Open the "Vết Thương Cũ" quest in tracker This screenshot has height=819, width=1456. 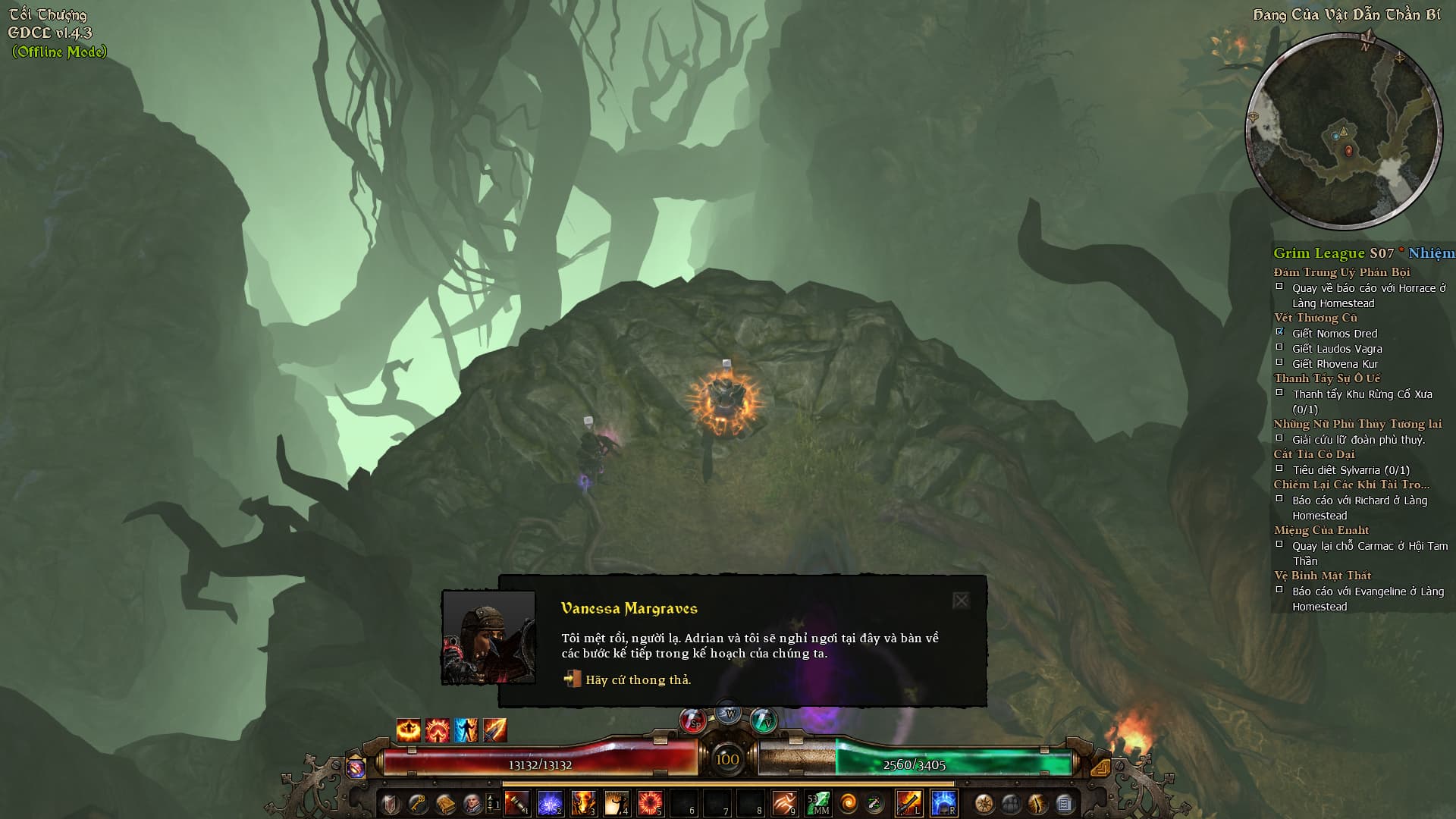tap(1315, 318)
